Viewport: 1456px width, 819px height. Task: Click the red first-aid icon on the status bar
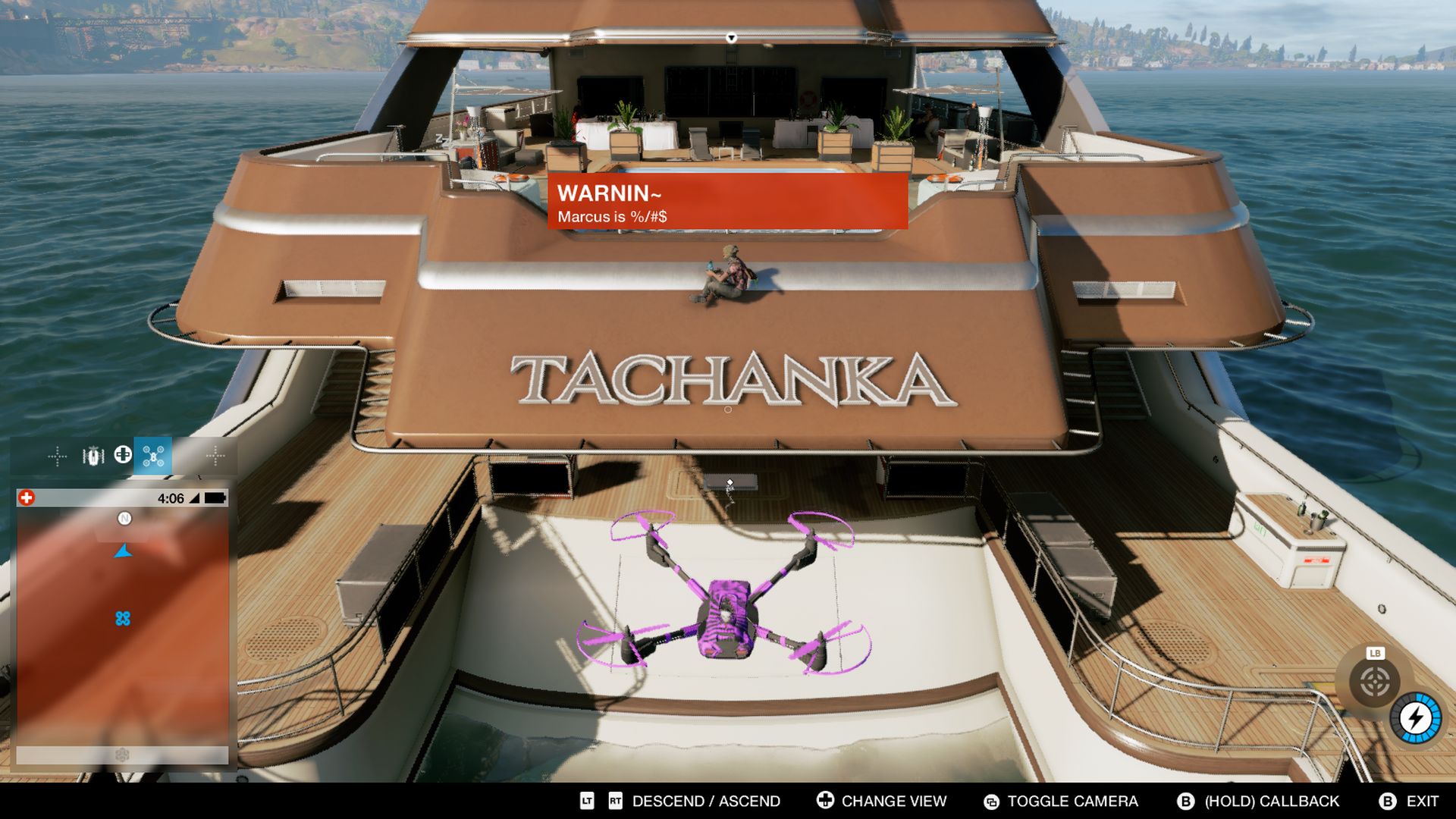27,497
